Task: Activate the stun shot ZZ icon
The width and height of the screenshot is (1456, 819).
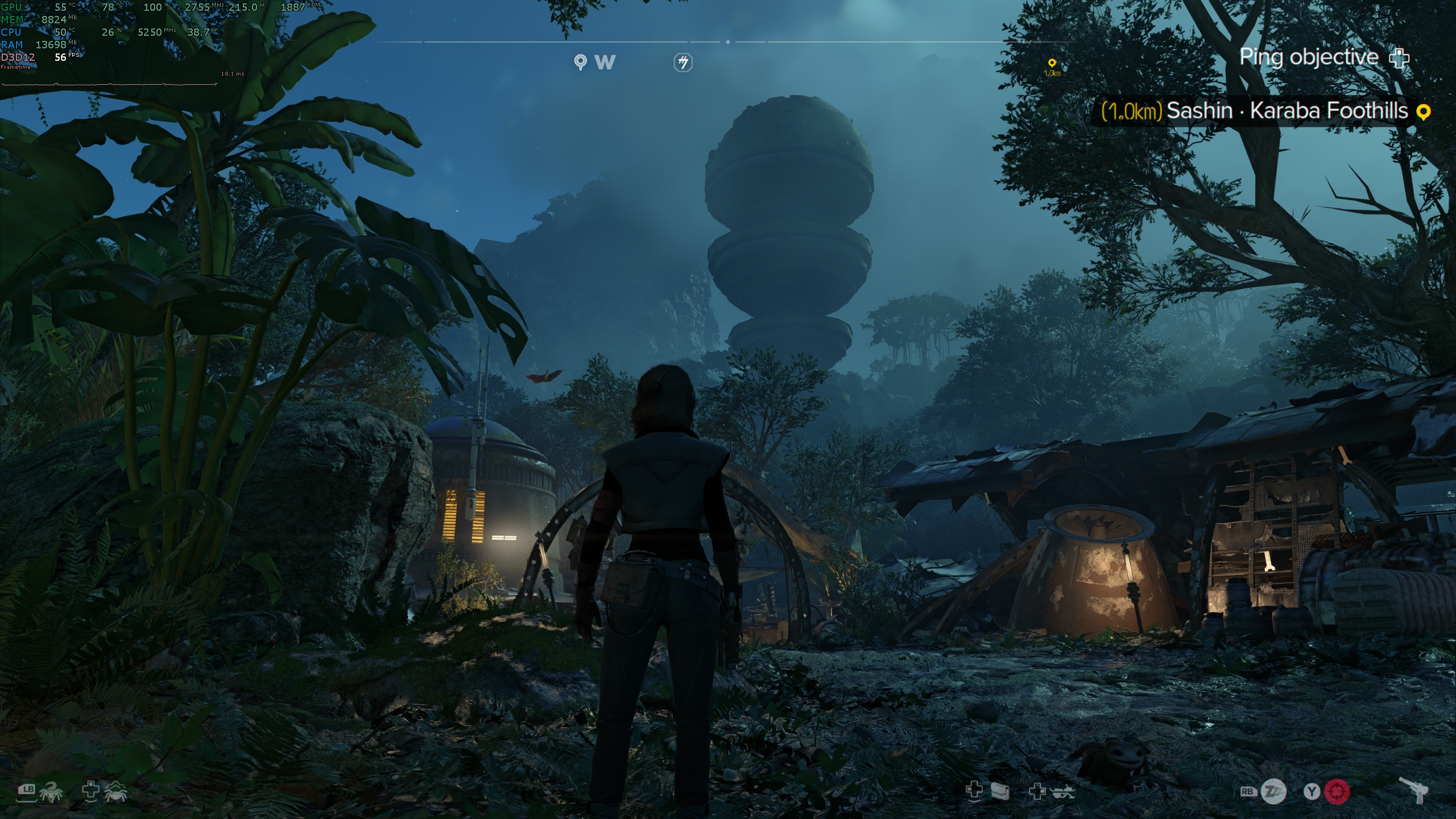Action: coord(1273,791)
